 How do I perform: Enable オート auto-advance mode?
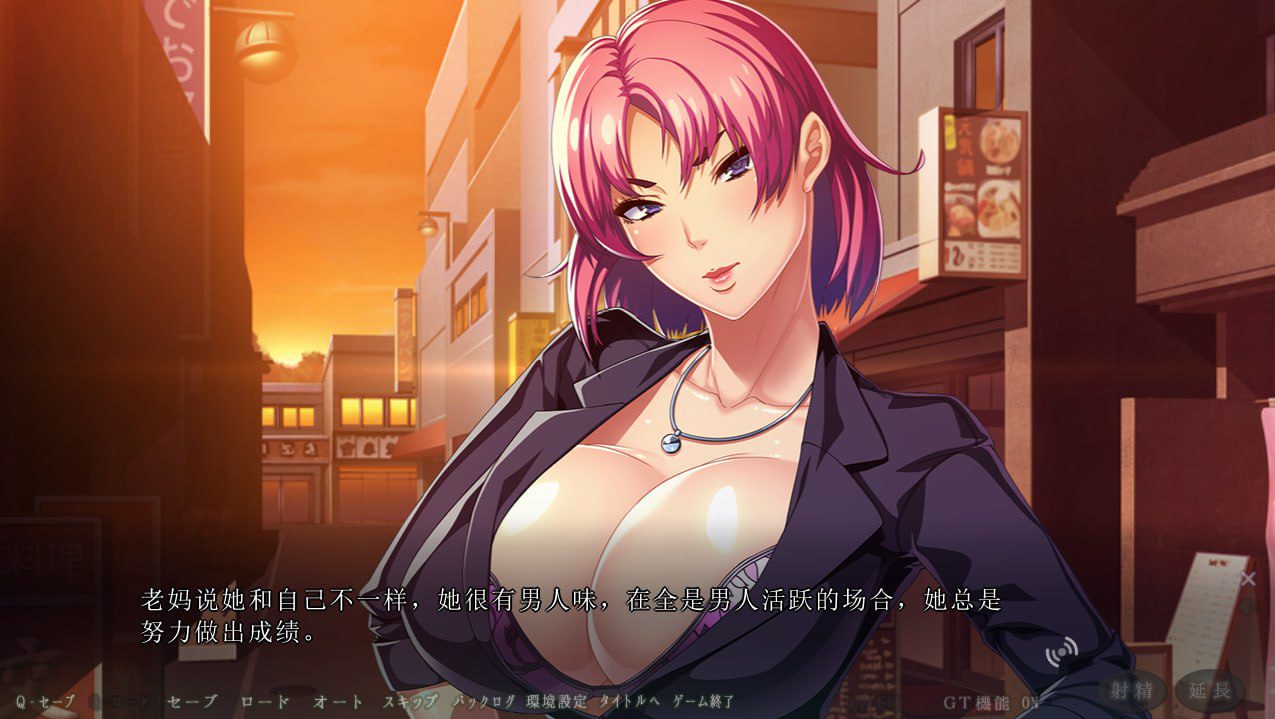click(x=338, y=701)
